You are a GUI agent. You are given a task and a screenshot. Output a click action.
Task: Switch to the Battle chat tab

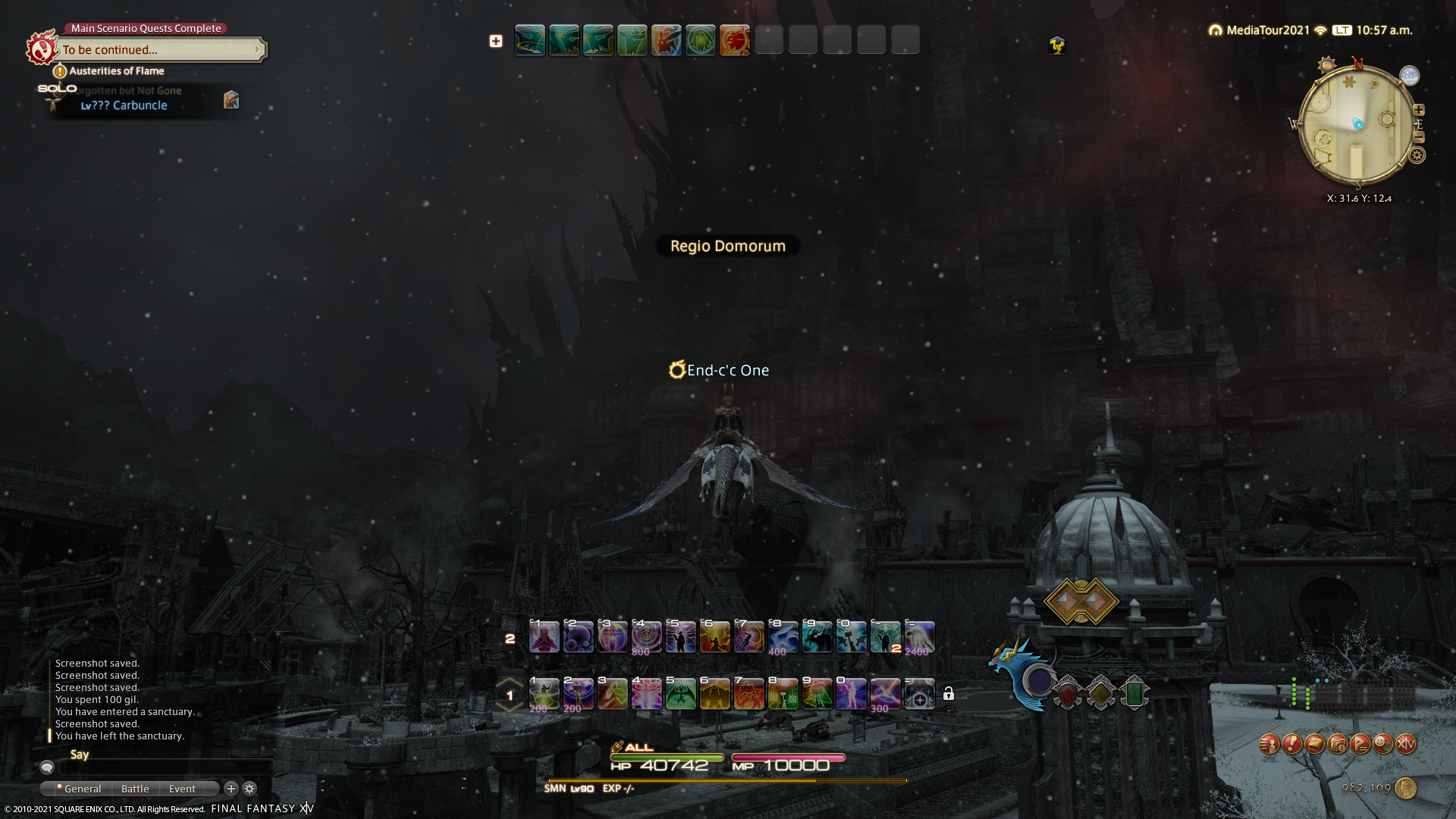[x=135, y=789]
